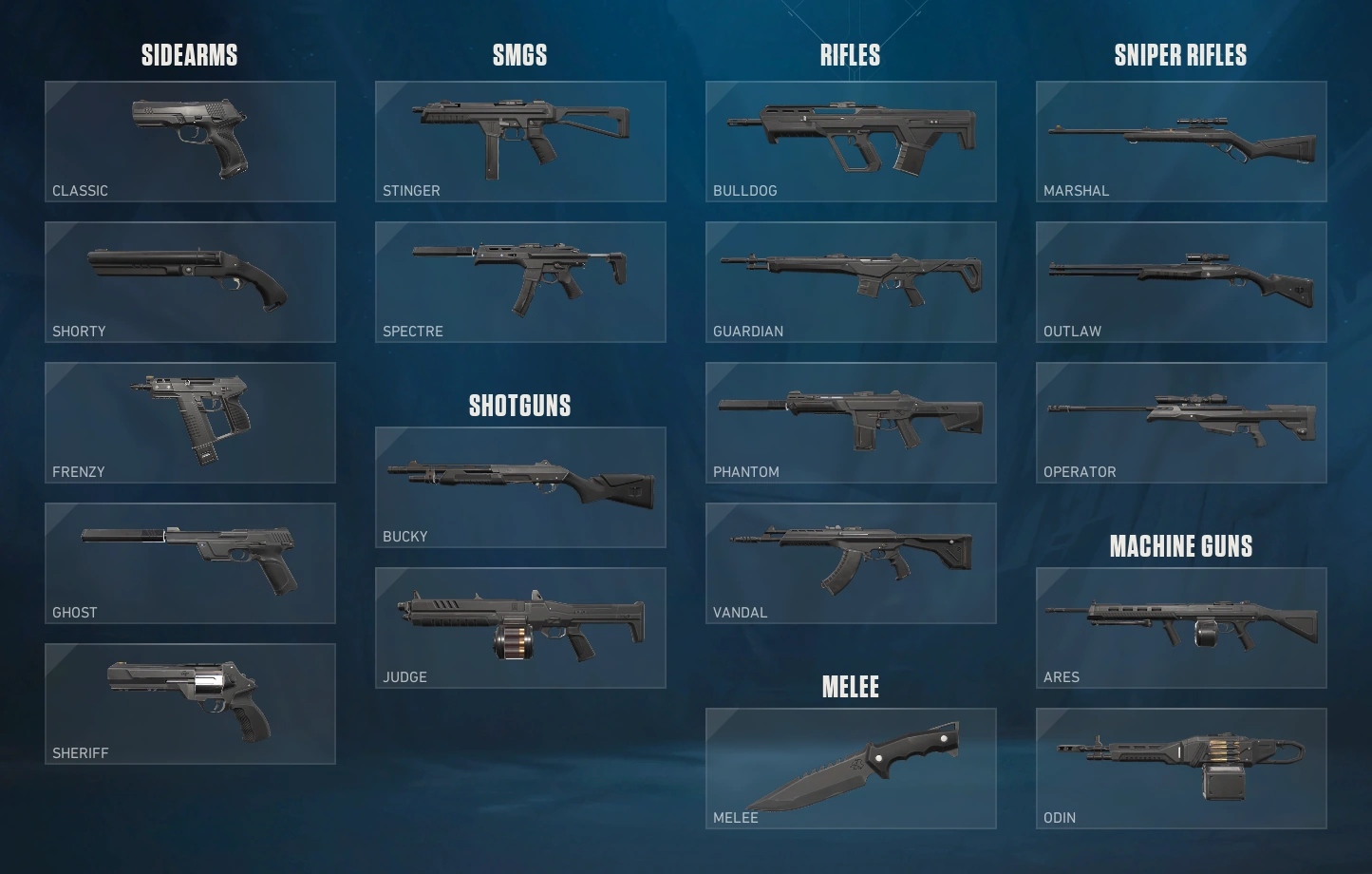Open the Melee knife card
Image resolution: width=1372 pixels, height=874 pixels.
tap(850, 768)
